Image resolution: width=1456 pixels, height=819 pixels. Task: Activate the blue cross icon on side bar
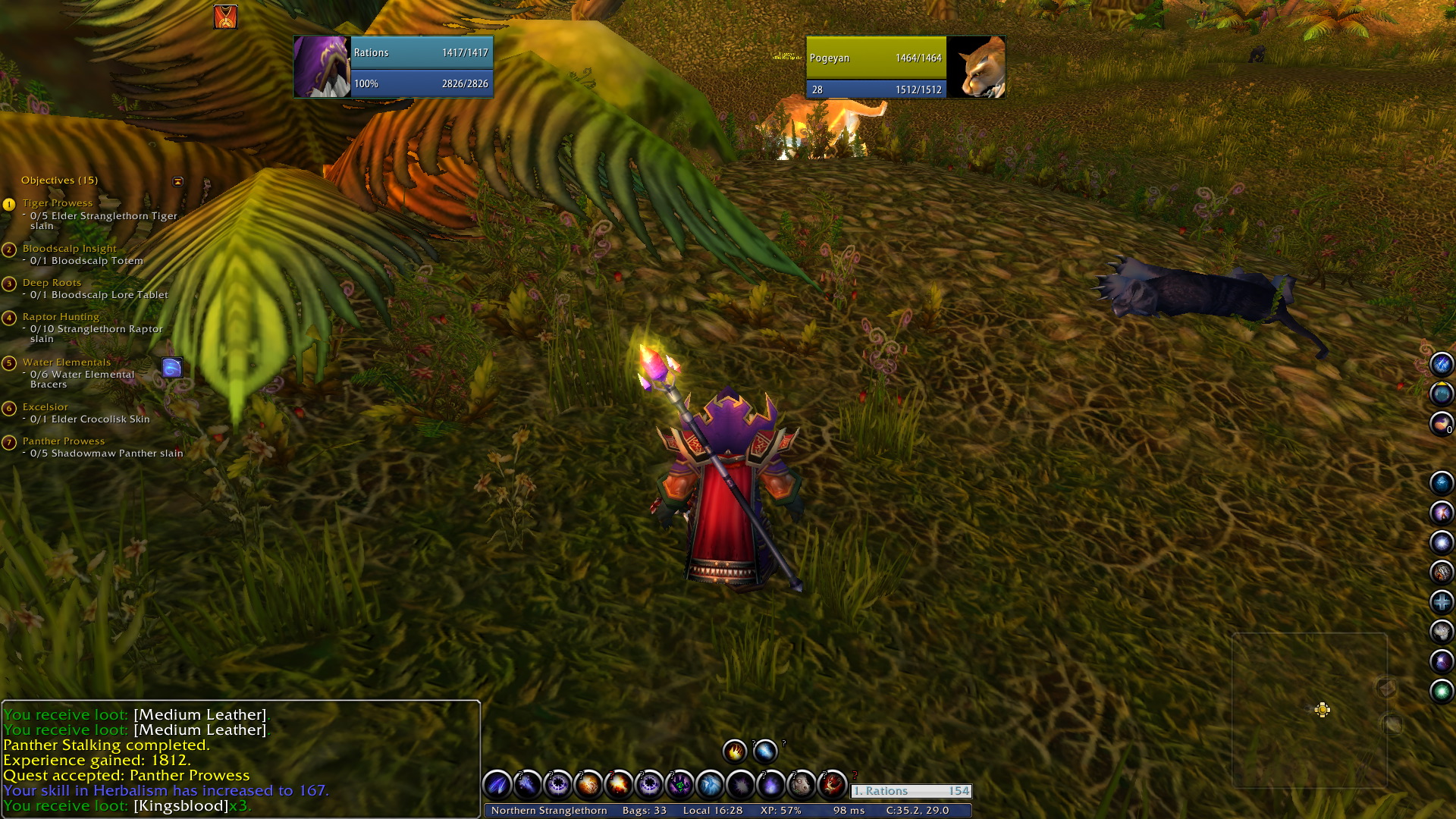coord(1441,602)
